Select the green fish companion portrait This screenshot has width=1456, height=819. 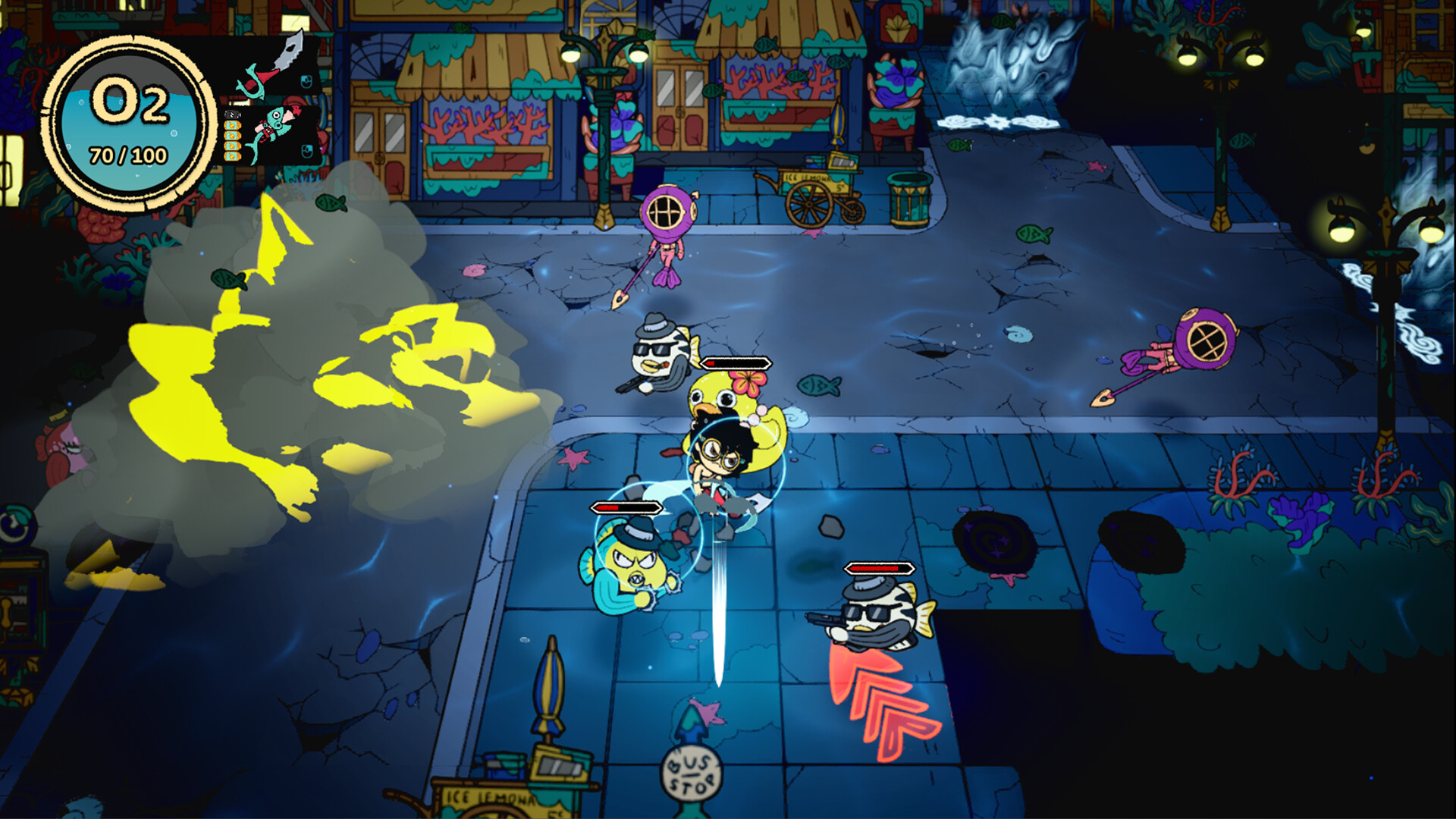(x=277, y=125)
